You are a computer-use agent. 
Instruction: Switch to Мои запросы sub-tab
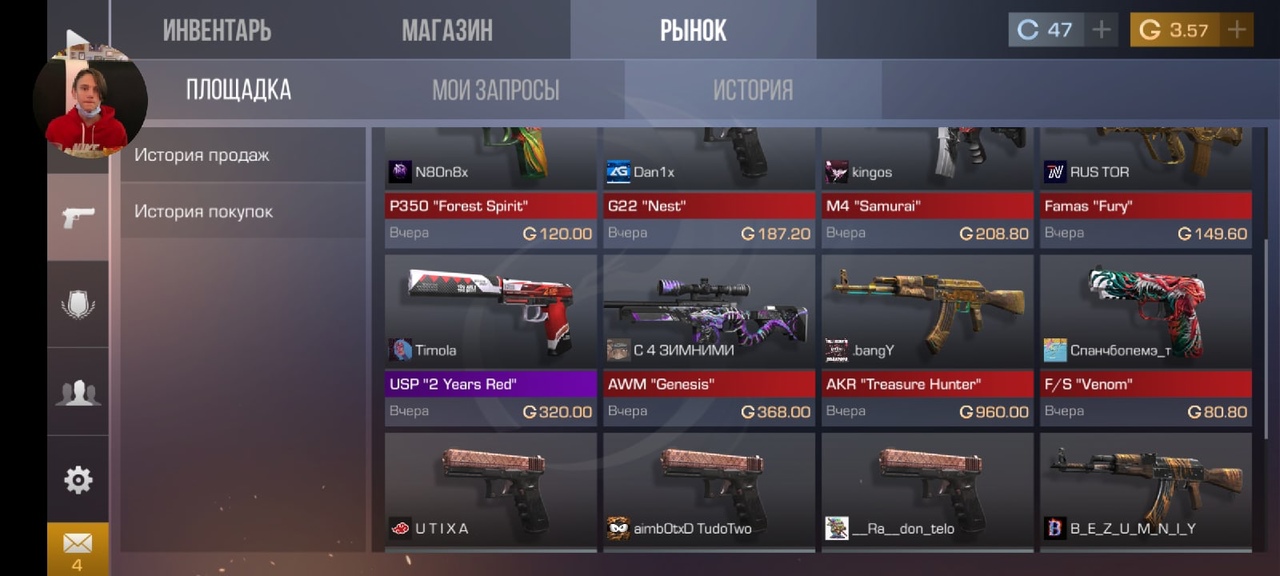(x=495, y=90)
